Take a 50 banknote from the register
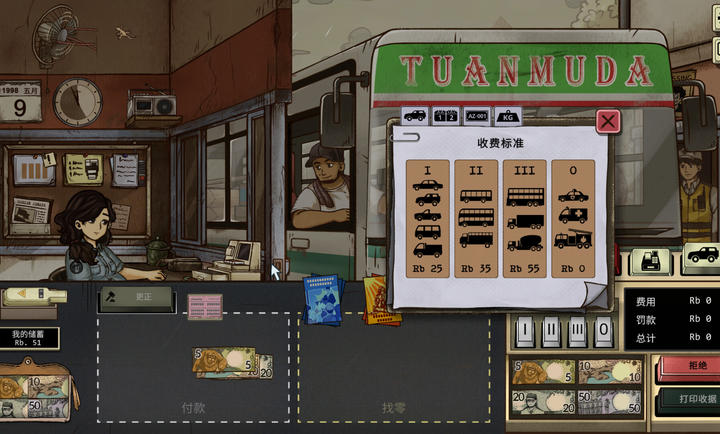The height and width of the screenshot is (434, 720). 609,402
